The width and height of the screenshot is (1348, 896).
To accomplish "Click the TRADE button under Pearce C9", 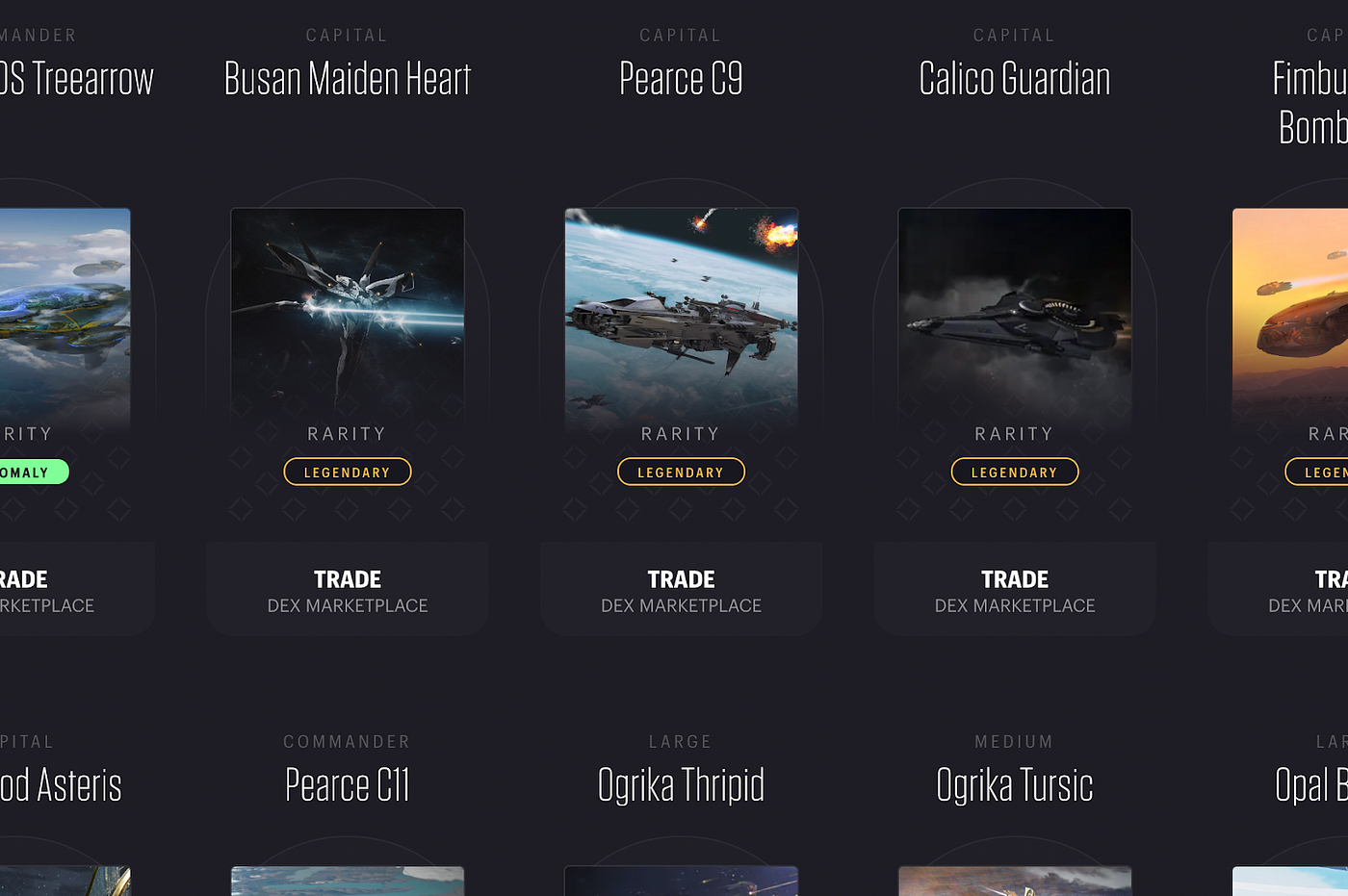I will point(681,587).
